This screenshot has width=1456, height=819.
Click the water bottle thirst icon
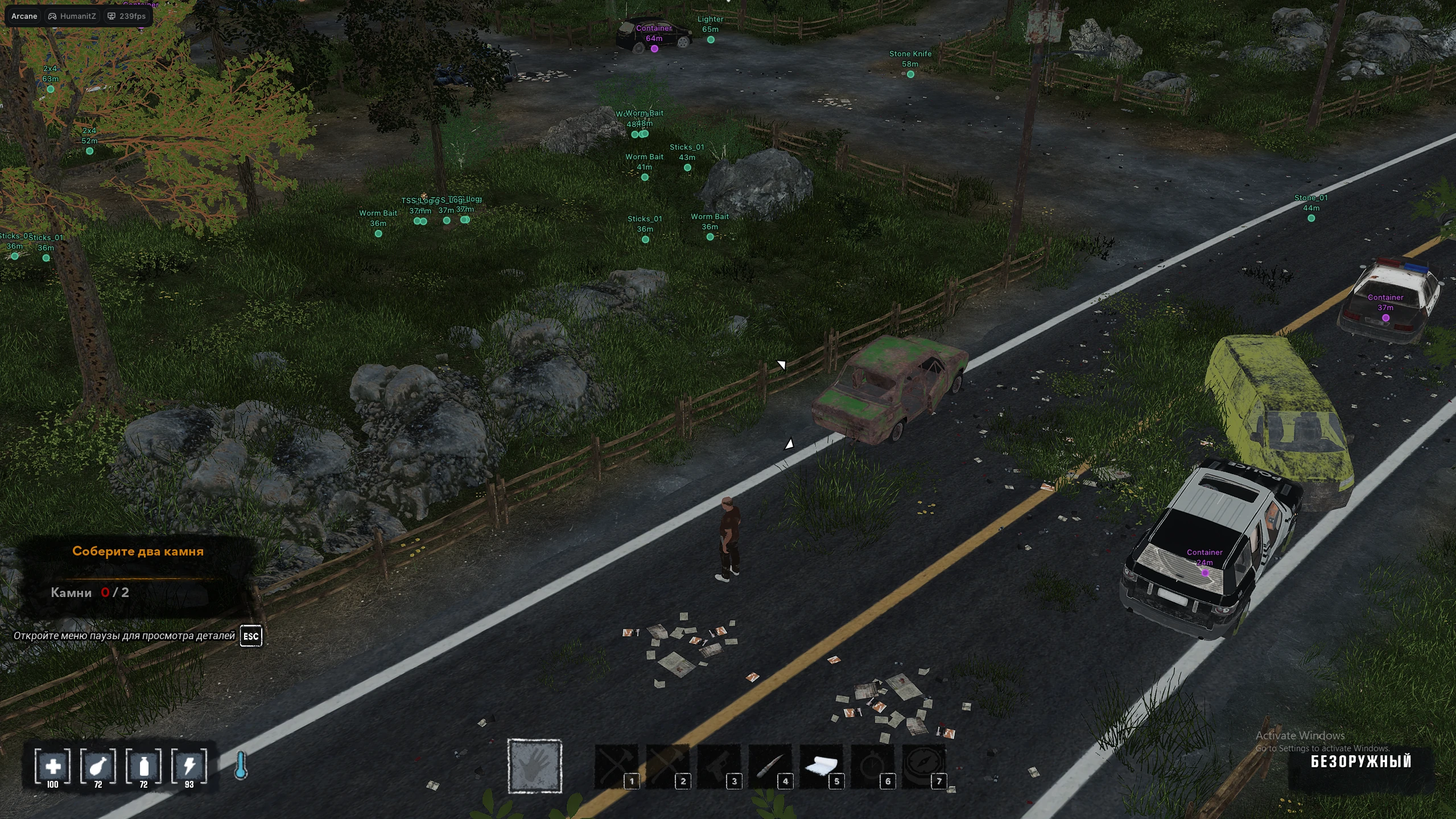[x=143, y=766]
